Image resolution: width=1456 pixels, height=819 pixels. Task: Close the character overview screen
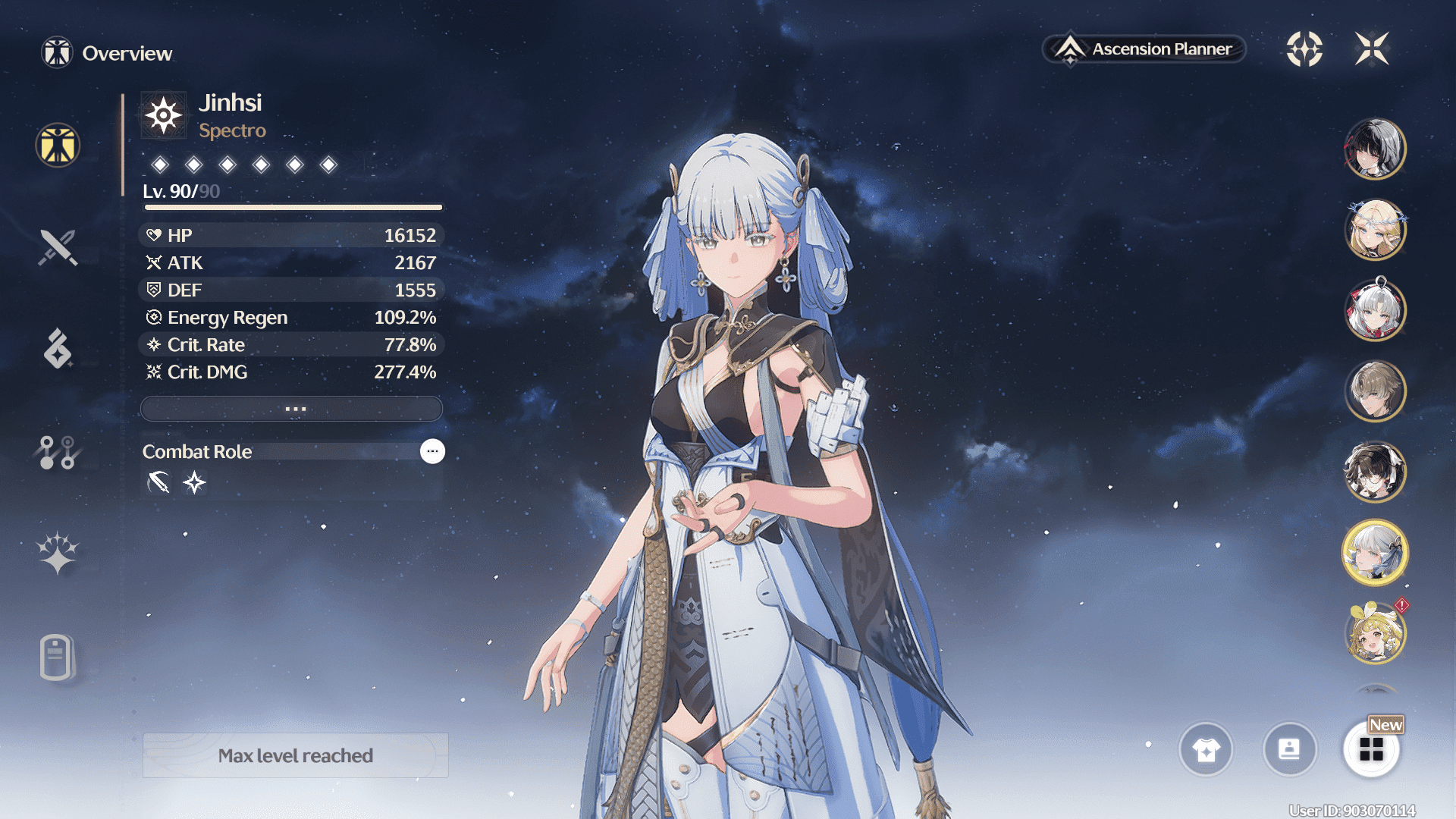pyautogui.click(x=1372, y=49)
